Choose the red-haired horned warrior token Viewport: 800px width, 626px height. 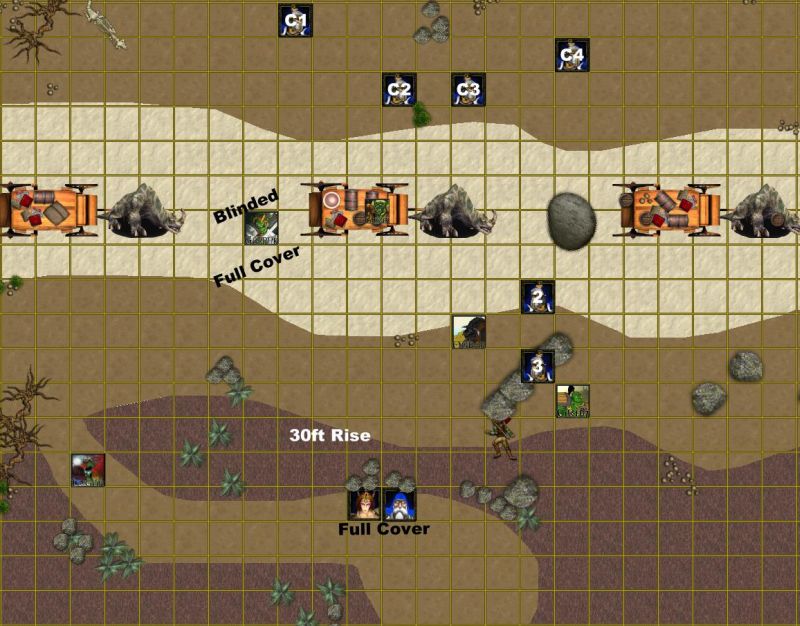point(364,505)
